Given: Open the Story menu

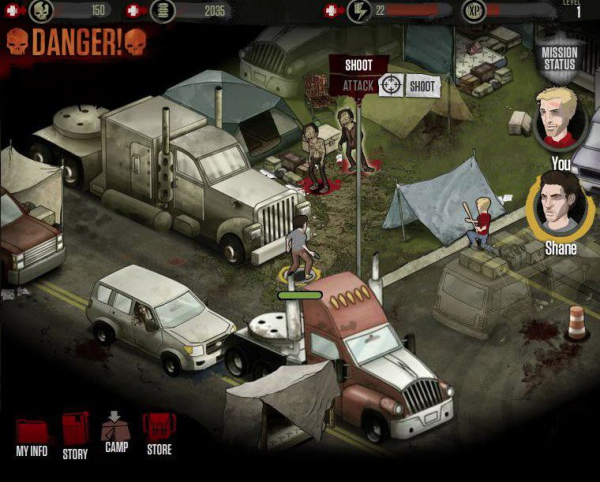Looking at the screenshot, I should pos(76,435).
